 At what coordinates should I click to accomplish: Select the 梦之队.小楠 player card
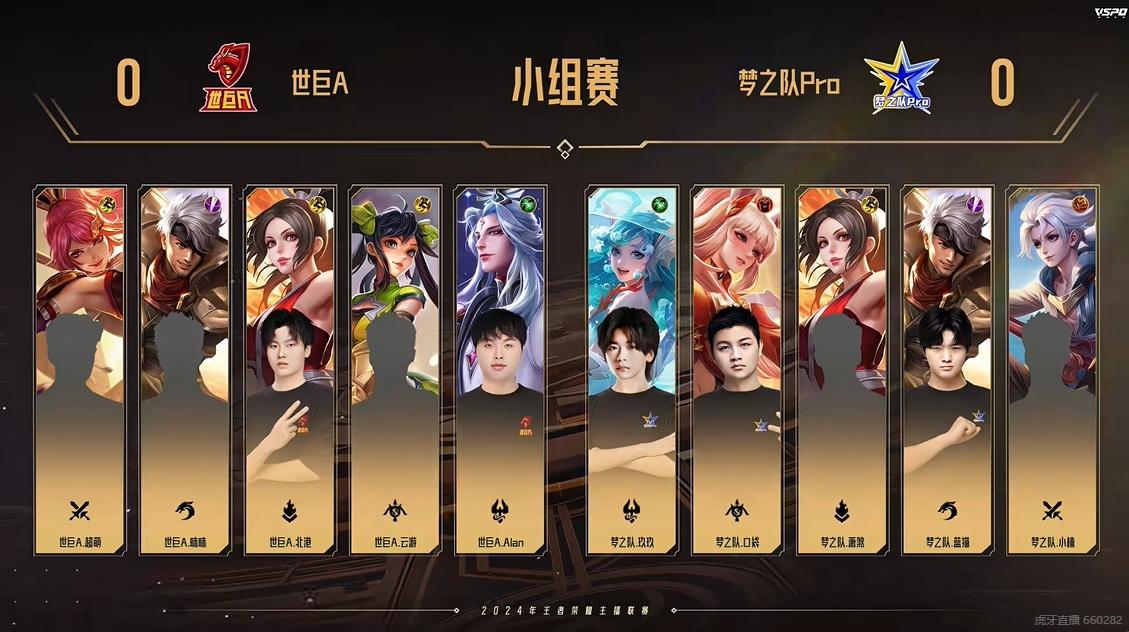pyautogui.click(x=1052, y=370)
